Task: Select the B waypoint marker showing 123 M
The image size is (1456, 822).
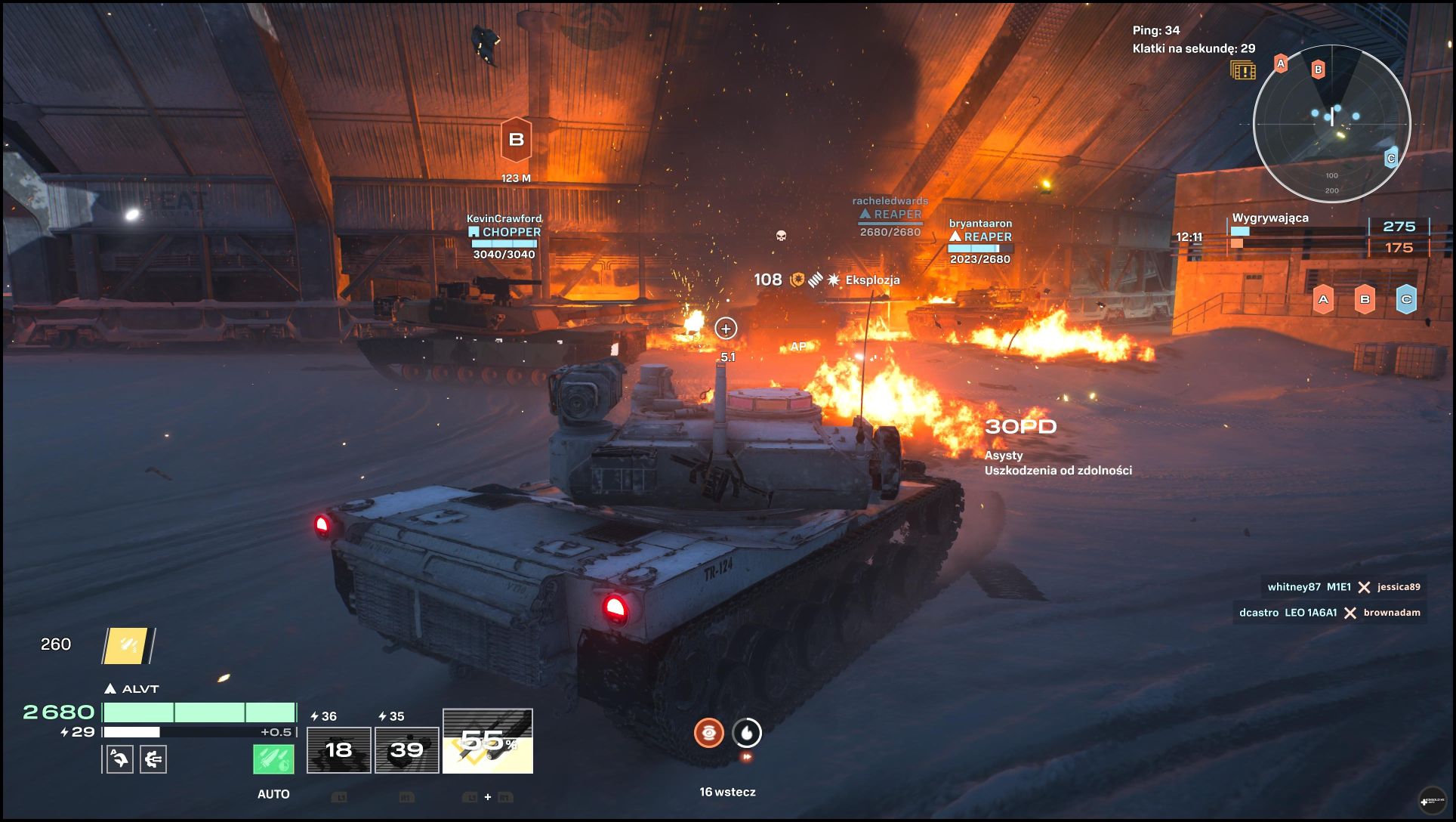Action: [517, 141]
